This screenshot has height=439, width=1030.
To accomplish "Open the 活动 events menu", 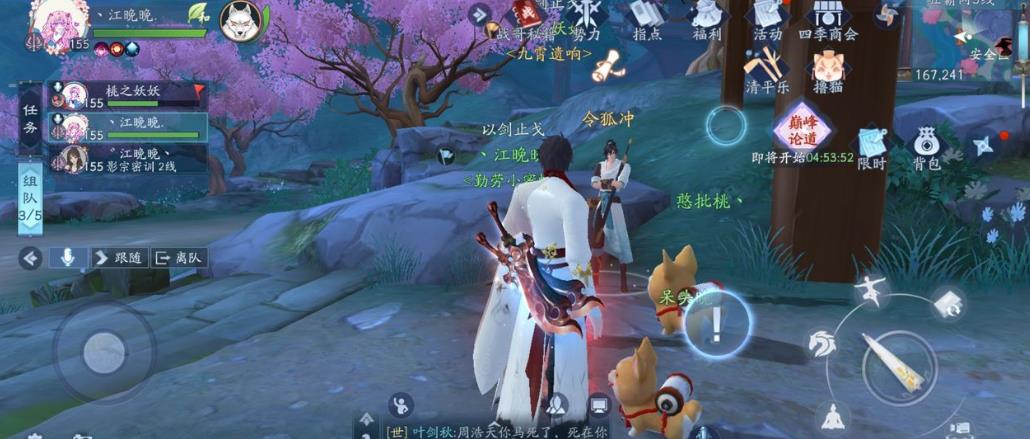I will tap(767, 18).
